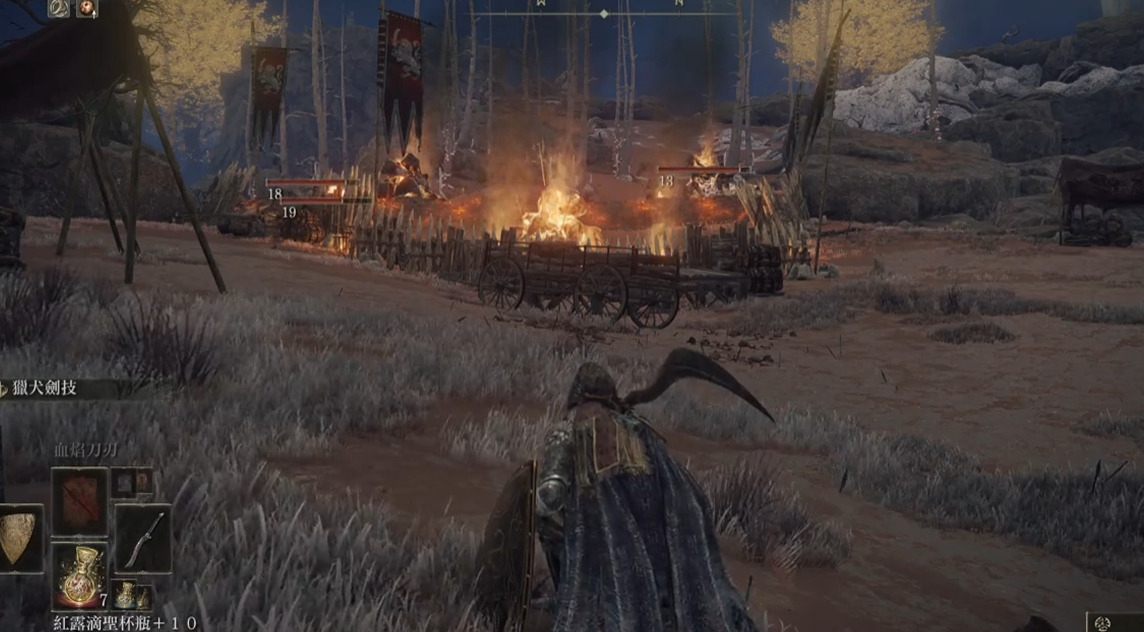The height and width of the screenshot is (632, 1144).
Task: Click the swirl status buff icon
Action: click(x=59, y=8)
